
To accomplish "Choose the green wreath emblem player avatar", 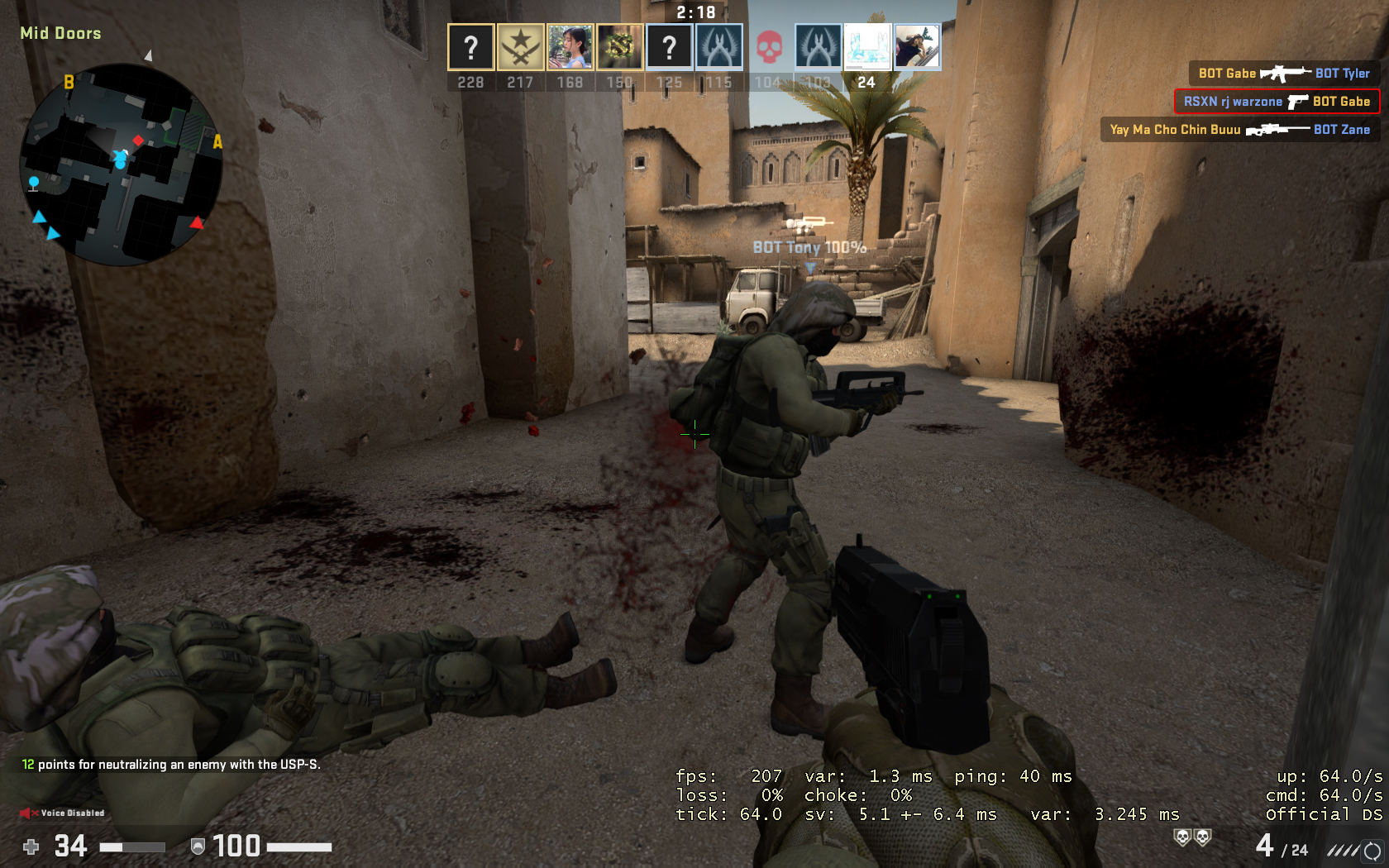I will (619, 47).
